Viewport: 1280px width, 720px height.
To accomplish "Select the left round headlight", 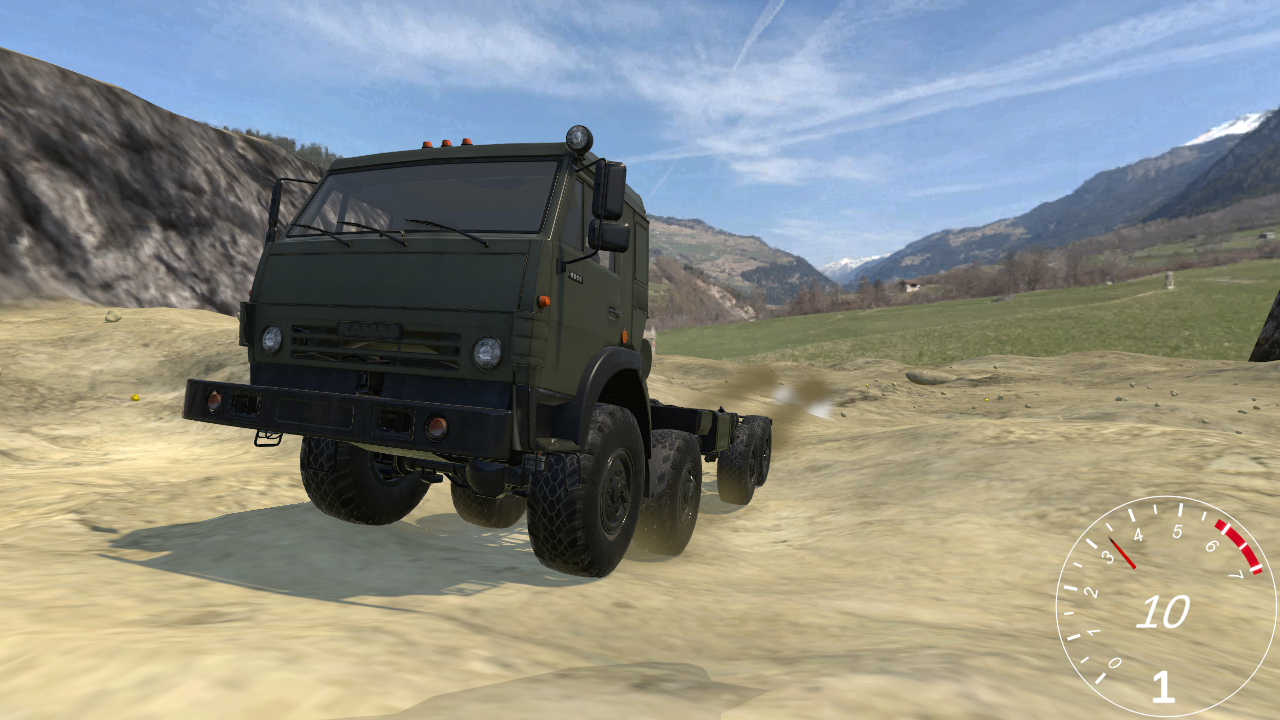I will click(271, 341).
